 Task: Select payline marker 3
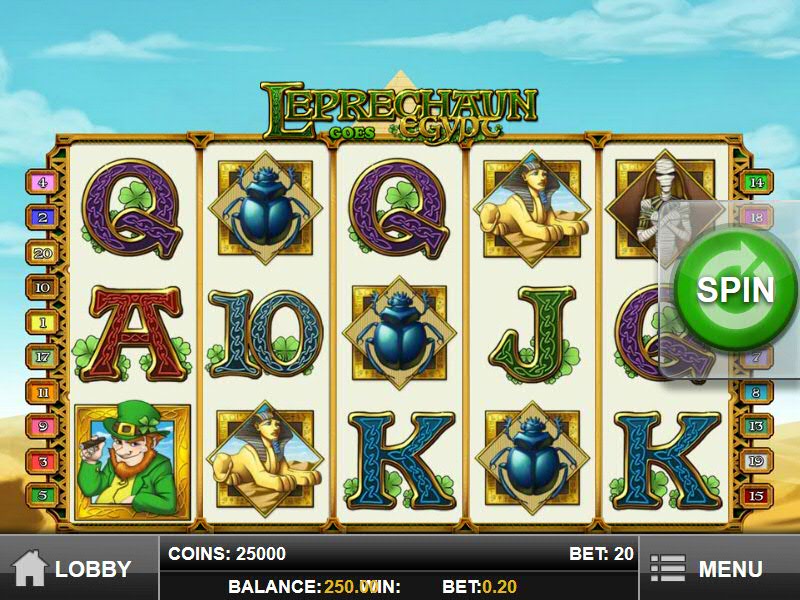tap(43, 462)
